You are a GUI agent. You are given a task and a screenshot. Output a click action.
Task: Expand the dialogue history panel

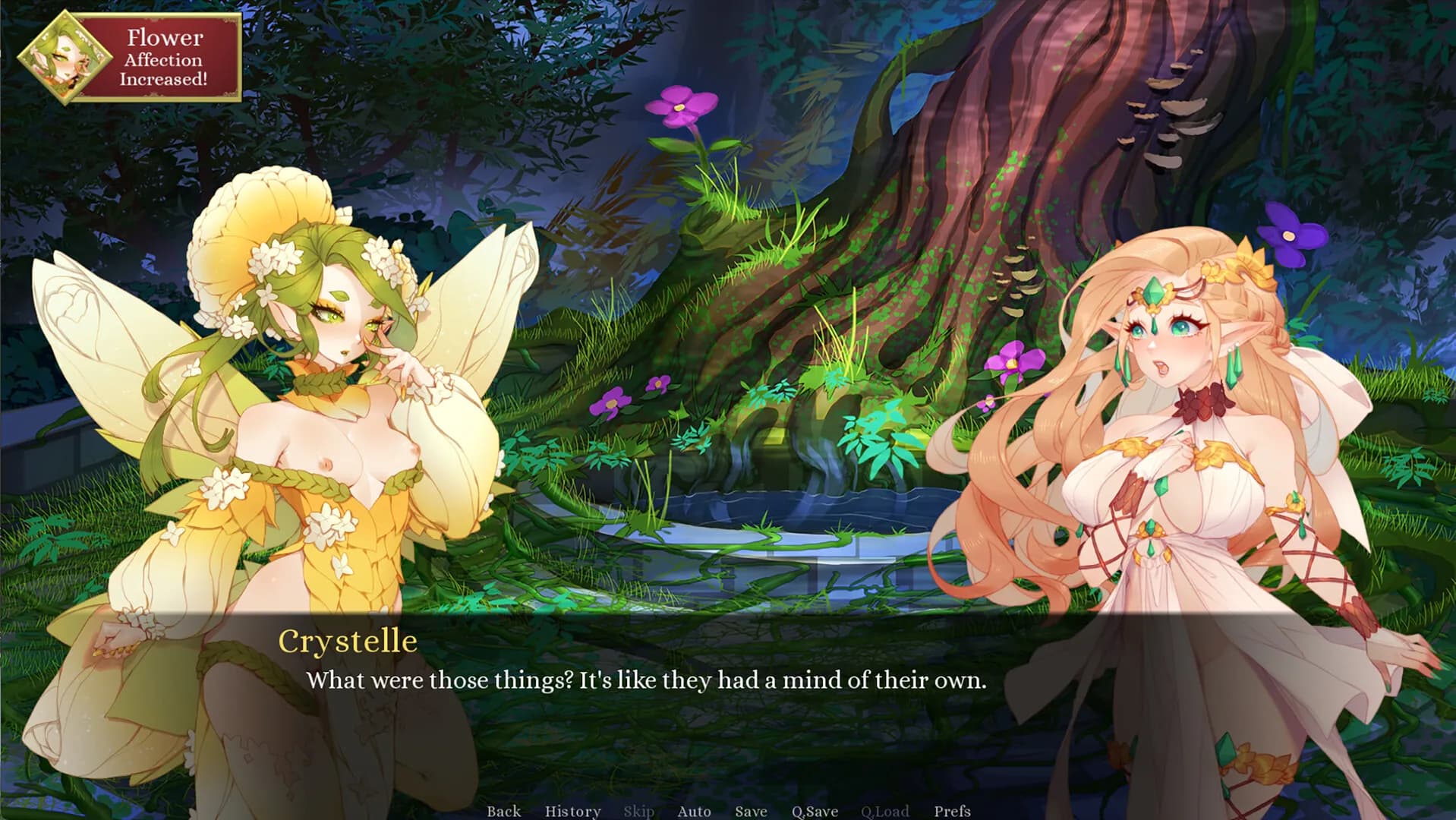pyautogui.click(x=572, y=811)
